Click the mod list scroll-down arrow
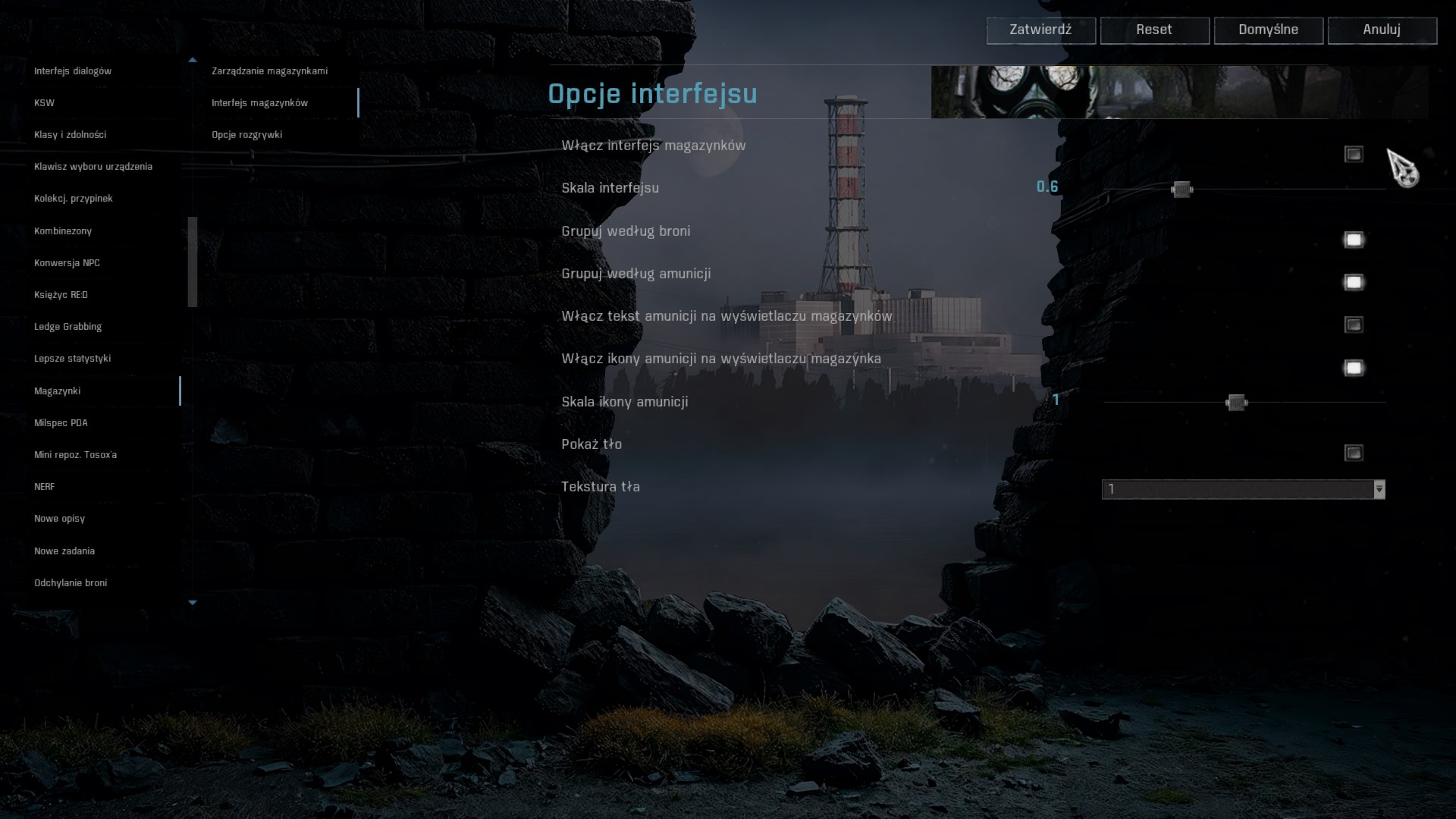The image size is (1456, 819). click(193, 603)
